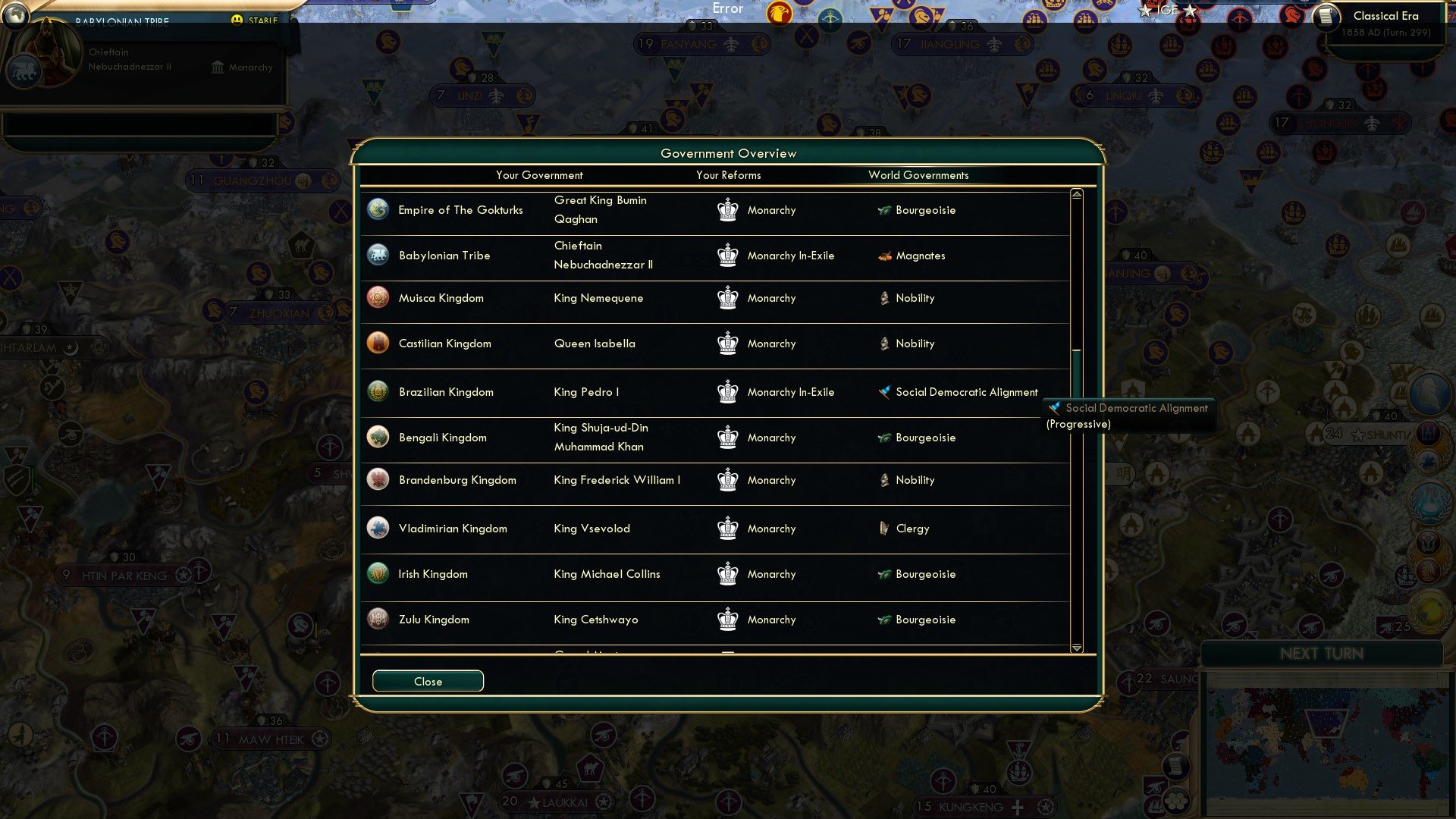
Task: Click the list's scroll-down arrow
Action: 1076,648
